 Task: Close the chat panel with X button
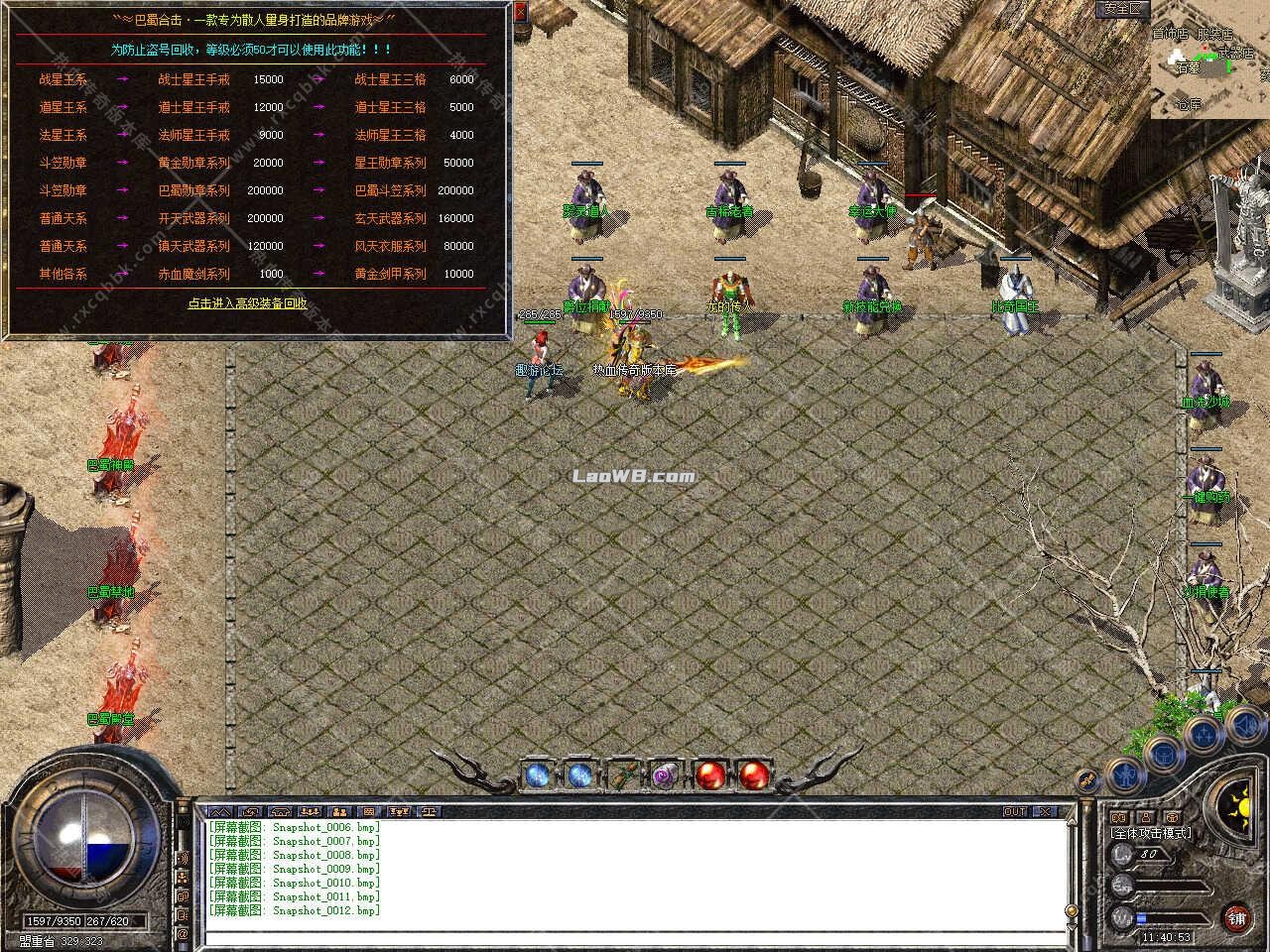pos(1045,811)
